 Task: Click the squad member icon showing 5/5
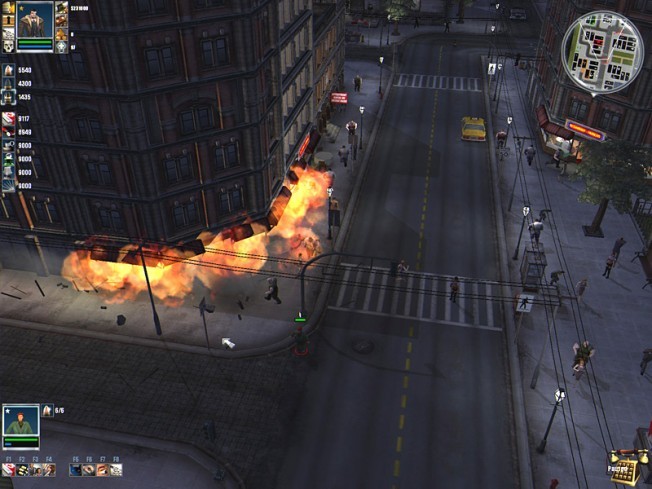click(x=47, y=410)
